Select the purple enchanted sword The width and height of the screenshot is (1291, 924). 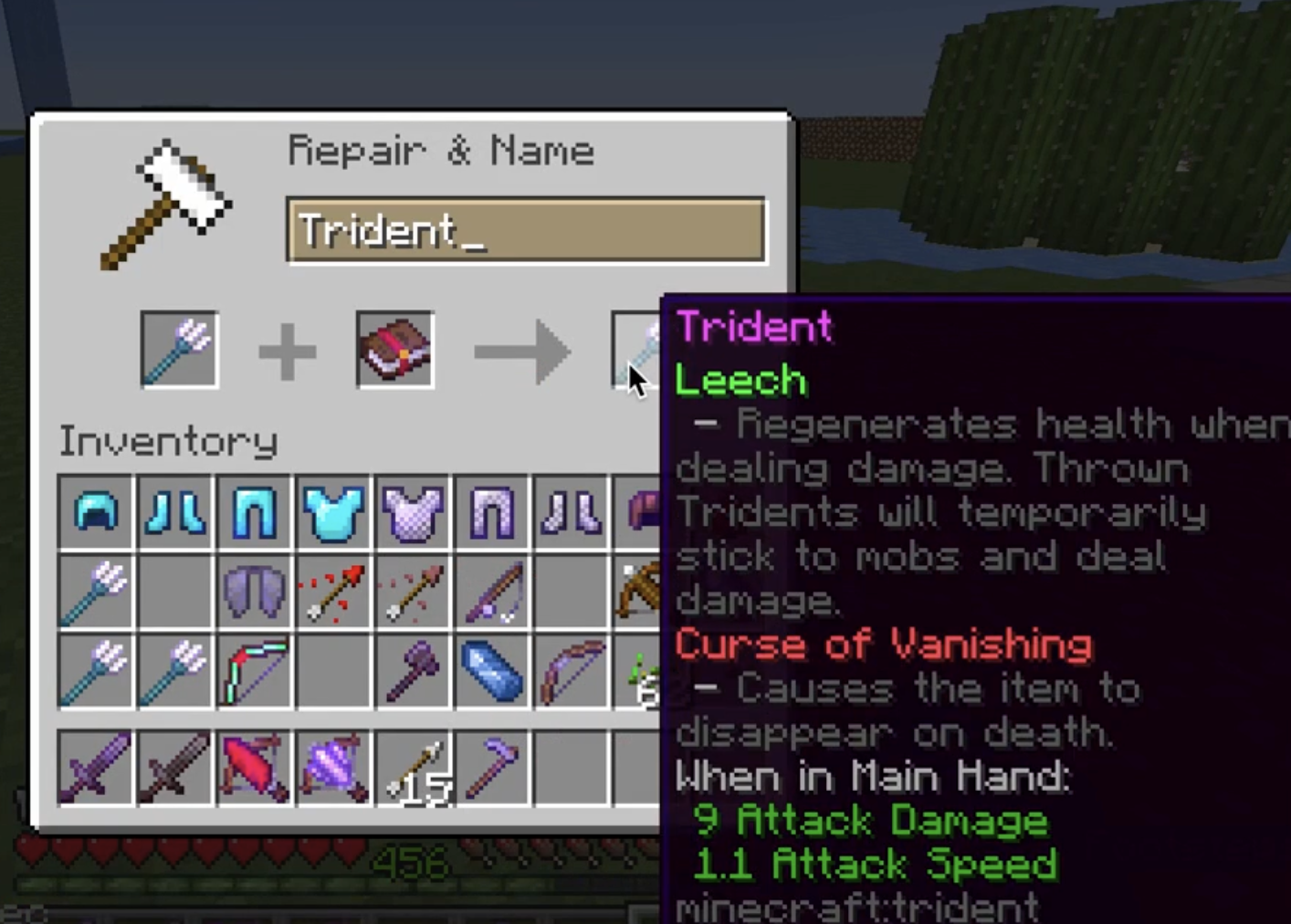[96, 768]
